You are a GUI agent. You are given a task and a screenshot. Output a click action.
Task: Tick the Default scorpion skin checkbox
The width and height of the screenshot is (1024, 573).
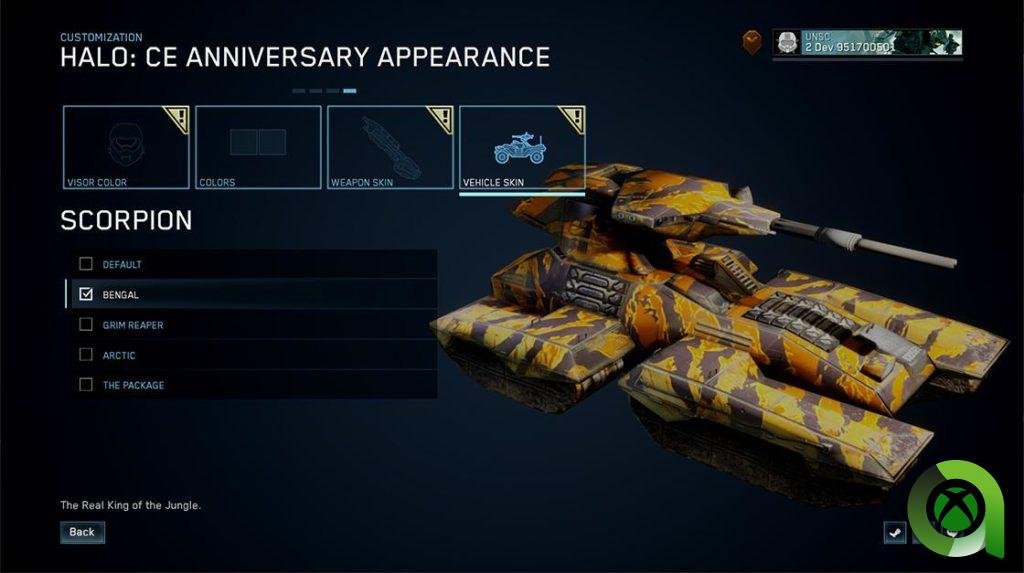coord(87,264)
